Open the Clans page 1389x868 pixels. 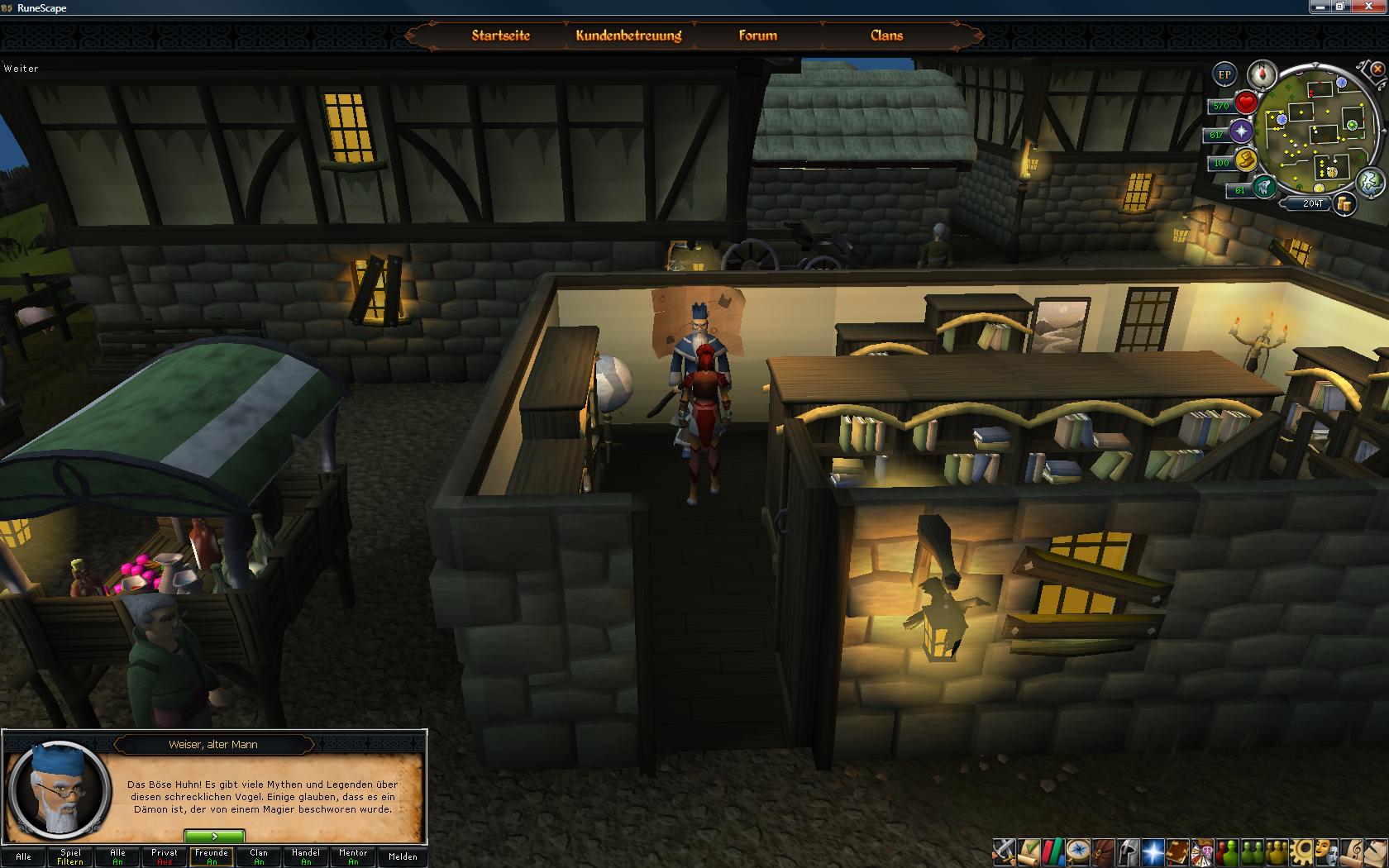(886, 36)
